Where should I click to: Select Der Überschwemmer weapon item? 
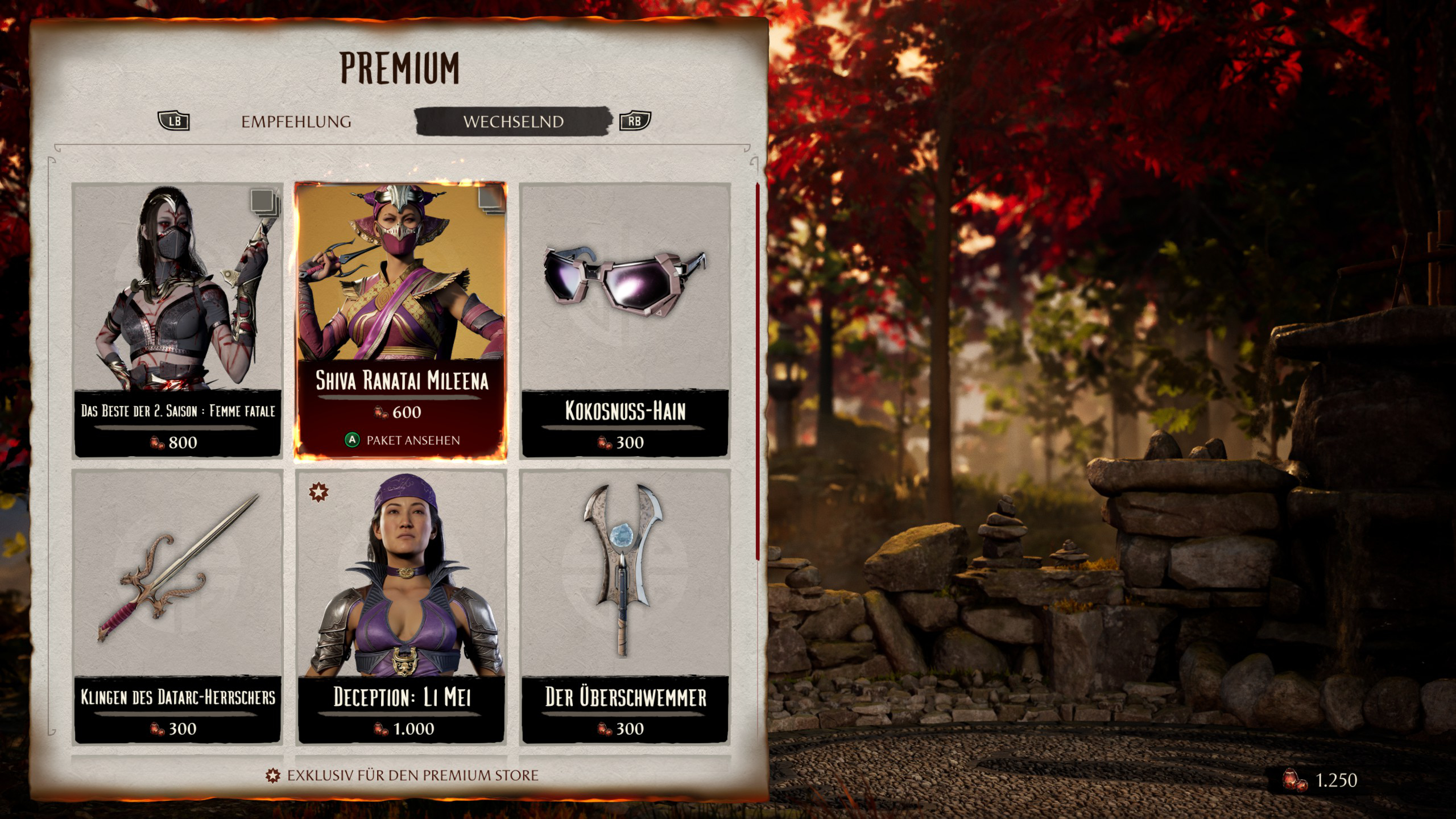pyautogui.click(x=625, y=606)
